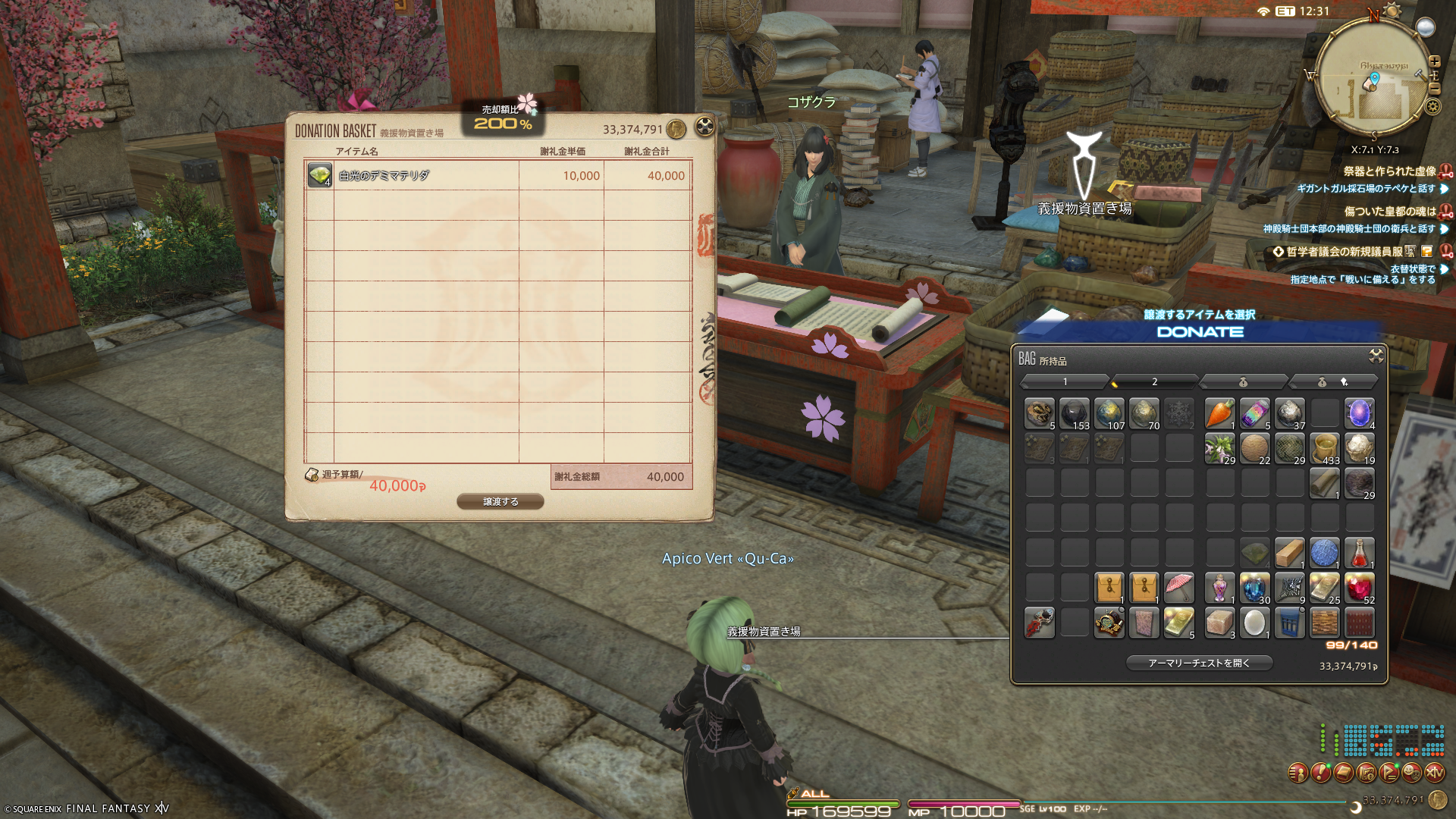1456x819 pixels.
Task: Open the アーマリーチェストを開く button
Action: 1199,663
